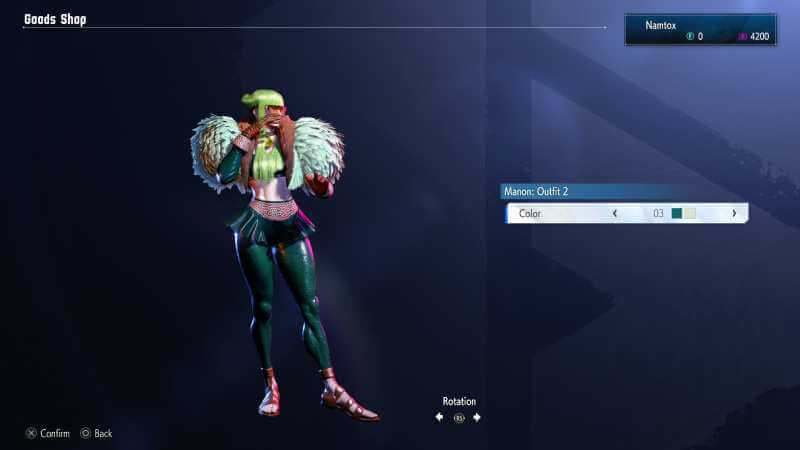
Task: Select the next color with the right arrow
Action: [734, 213]
